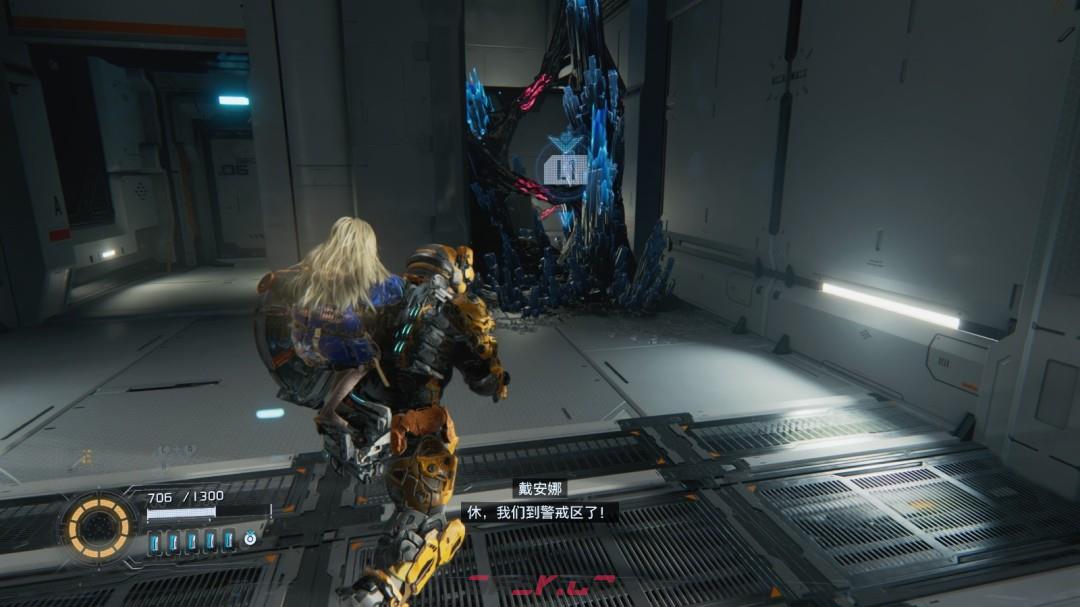
Task: Click the orange circular segmented gauge
Action: click(99, 527)
